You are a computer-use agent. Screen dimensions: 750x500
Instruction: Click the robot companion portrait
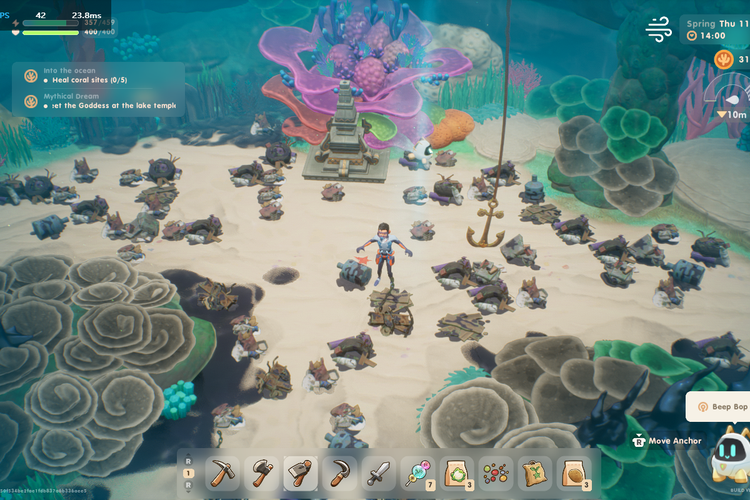pos(725,455)
